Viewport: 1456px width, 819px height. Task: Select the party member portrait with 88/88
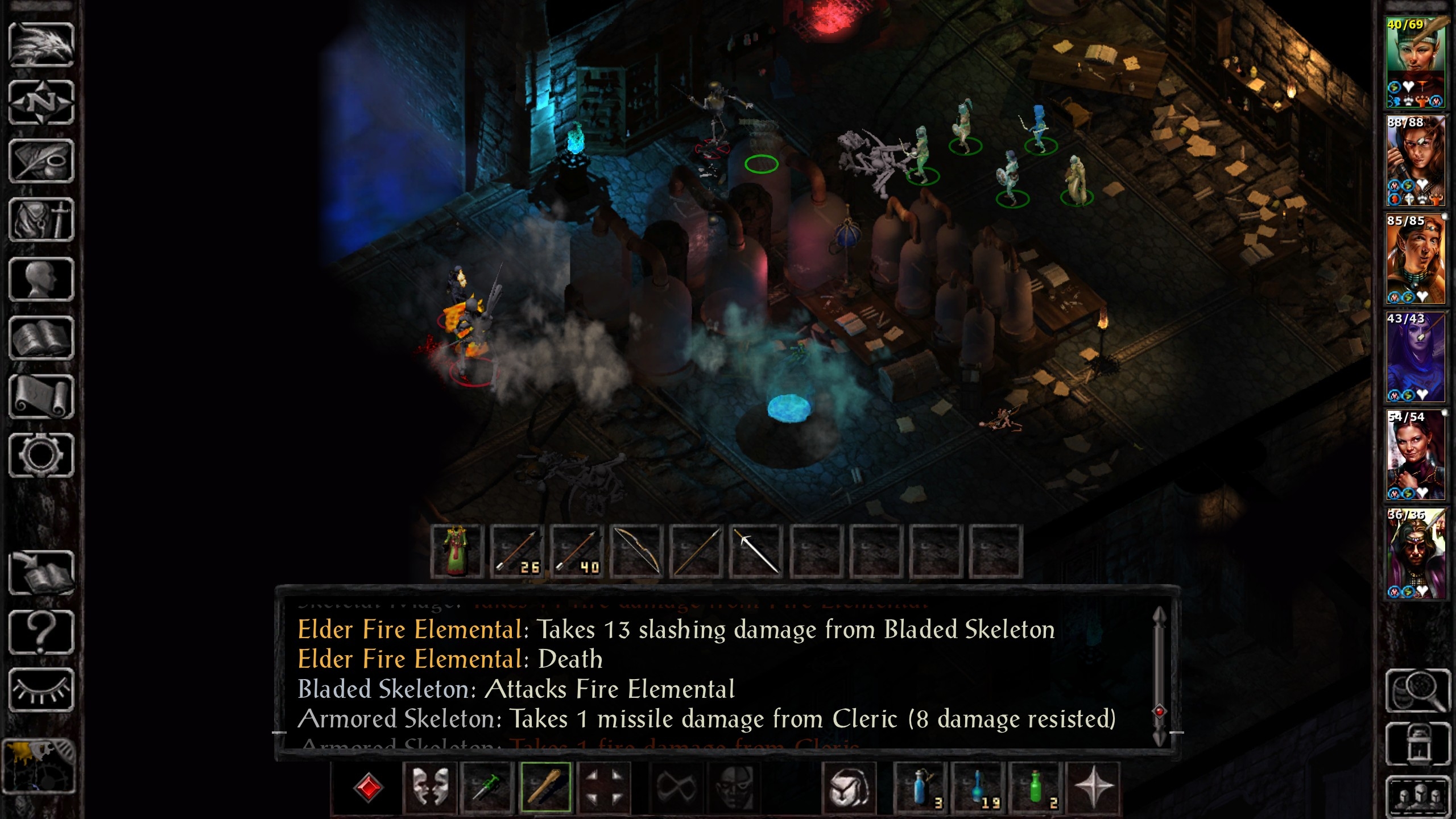click(1416, 161)
